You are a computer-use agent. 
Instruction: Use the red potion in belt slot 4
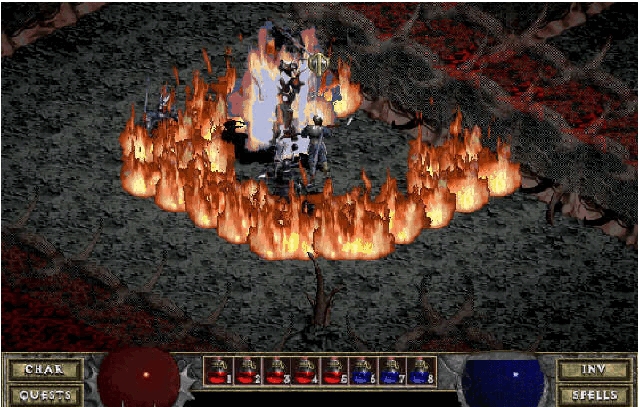click(x=306, y=371)
